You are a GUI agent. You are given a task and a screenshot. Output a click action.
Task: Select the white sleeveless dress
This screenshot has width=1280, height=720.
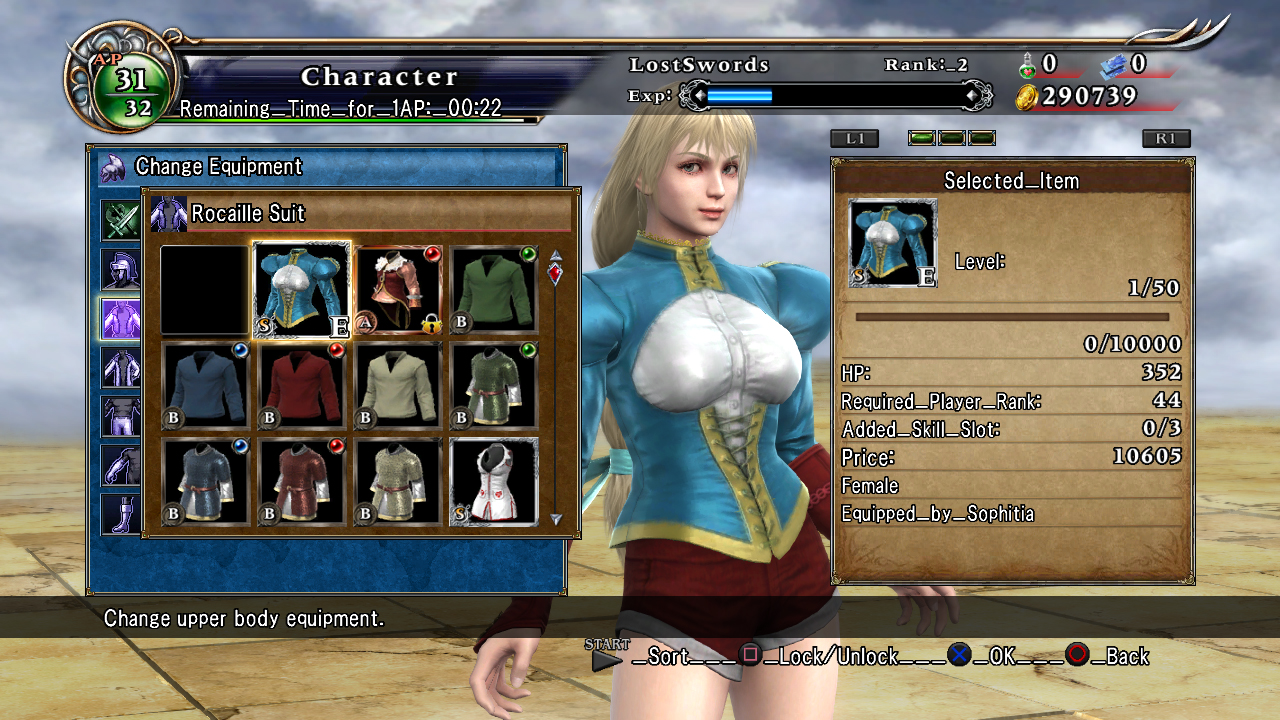pyautogui.click(x=495, y=482)
